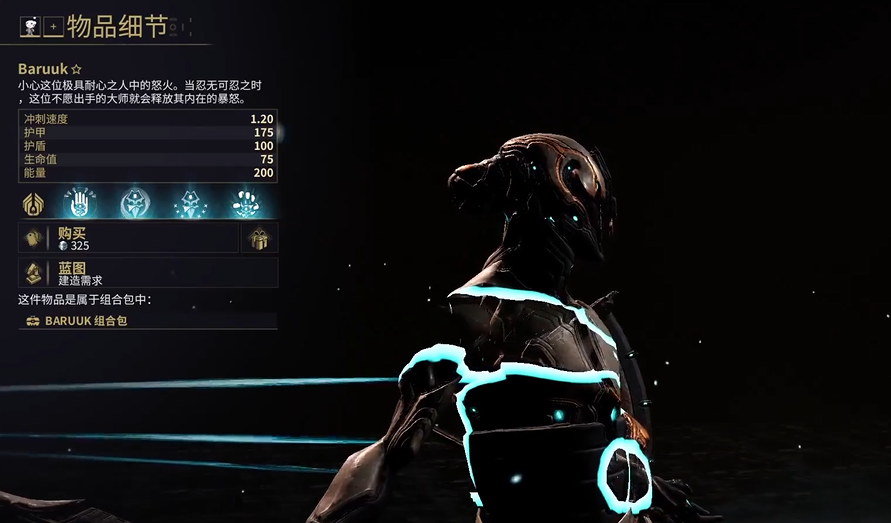Select the third Baruuk ability icon
This screenshot has width=891, height=523.
[x=189, y=203]
